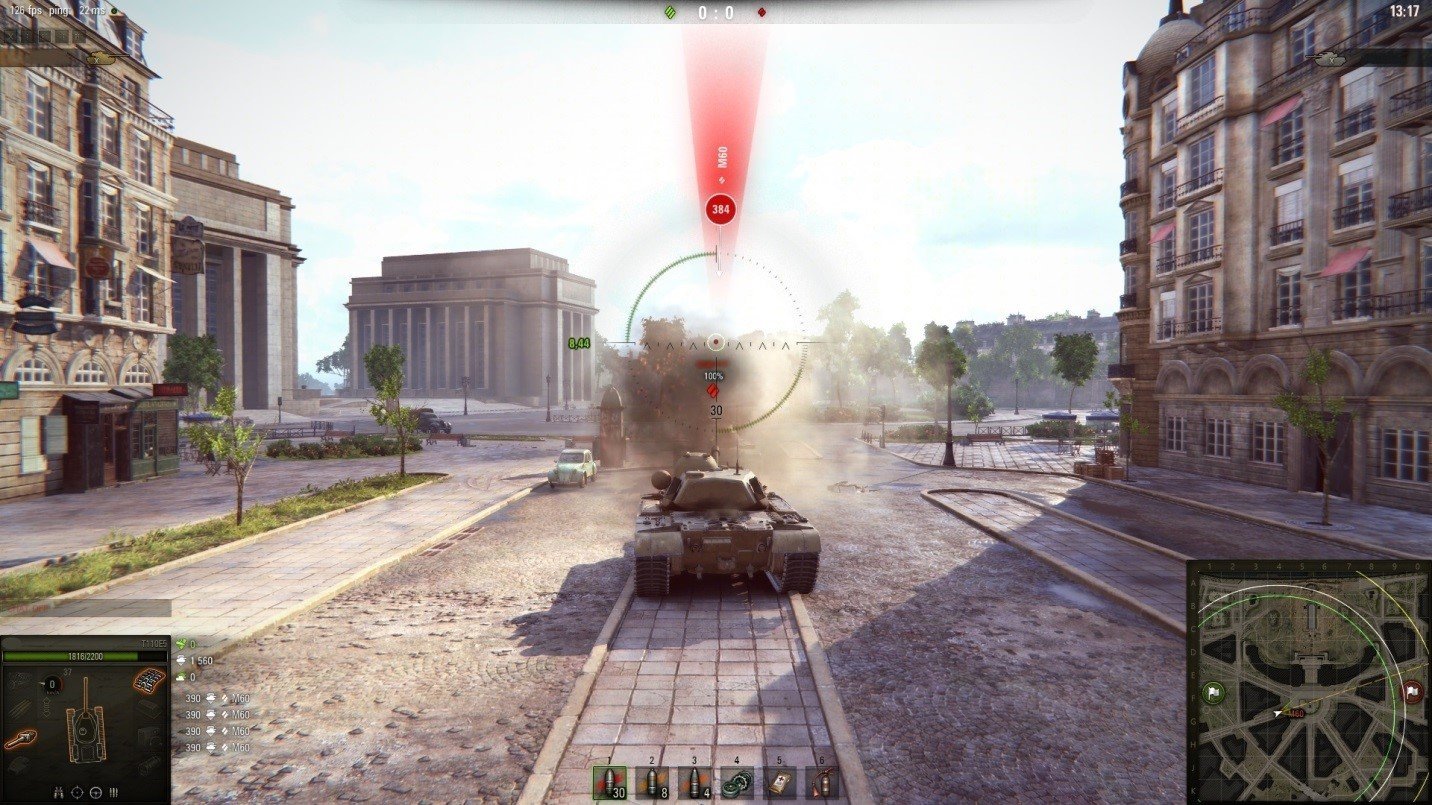Use the first aid kit consumable
This screenshot has height=805, width=1432.
point(780,782)
